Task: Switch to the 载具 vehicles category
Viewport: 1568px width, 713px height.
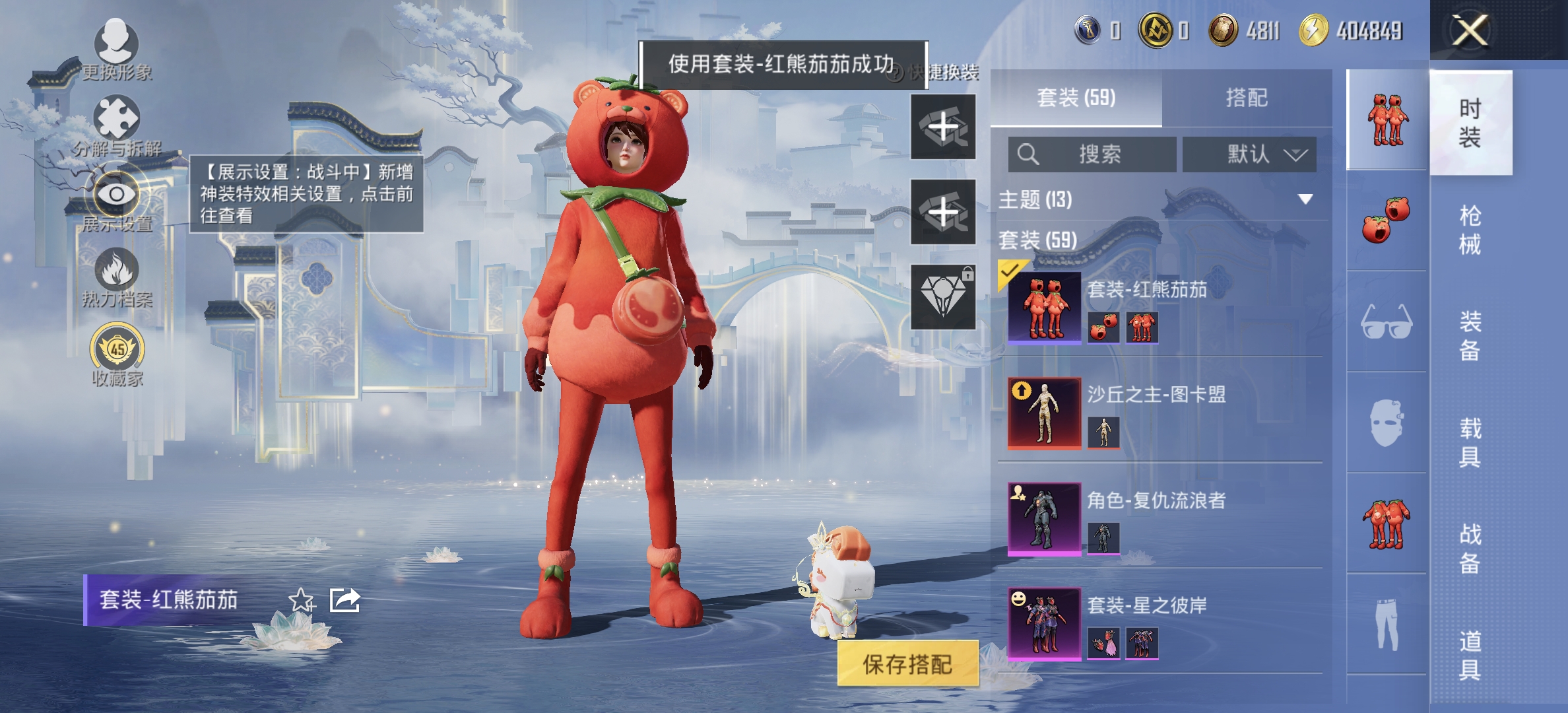Action: pos(1470,442)
